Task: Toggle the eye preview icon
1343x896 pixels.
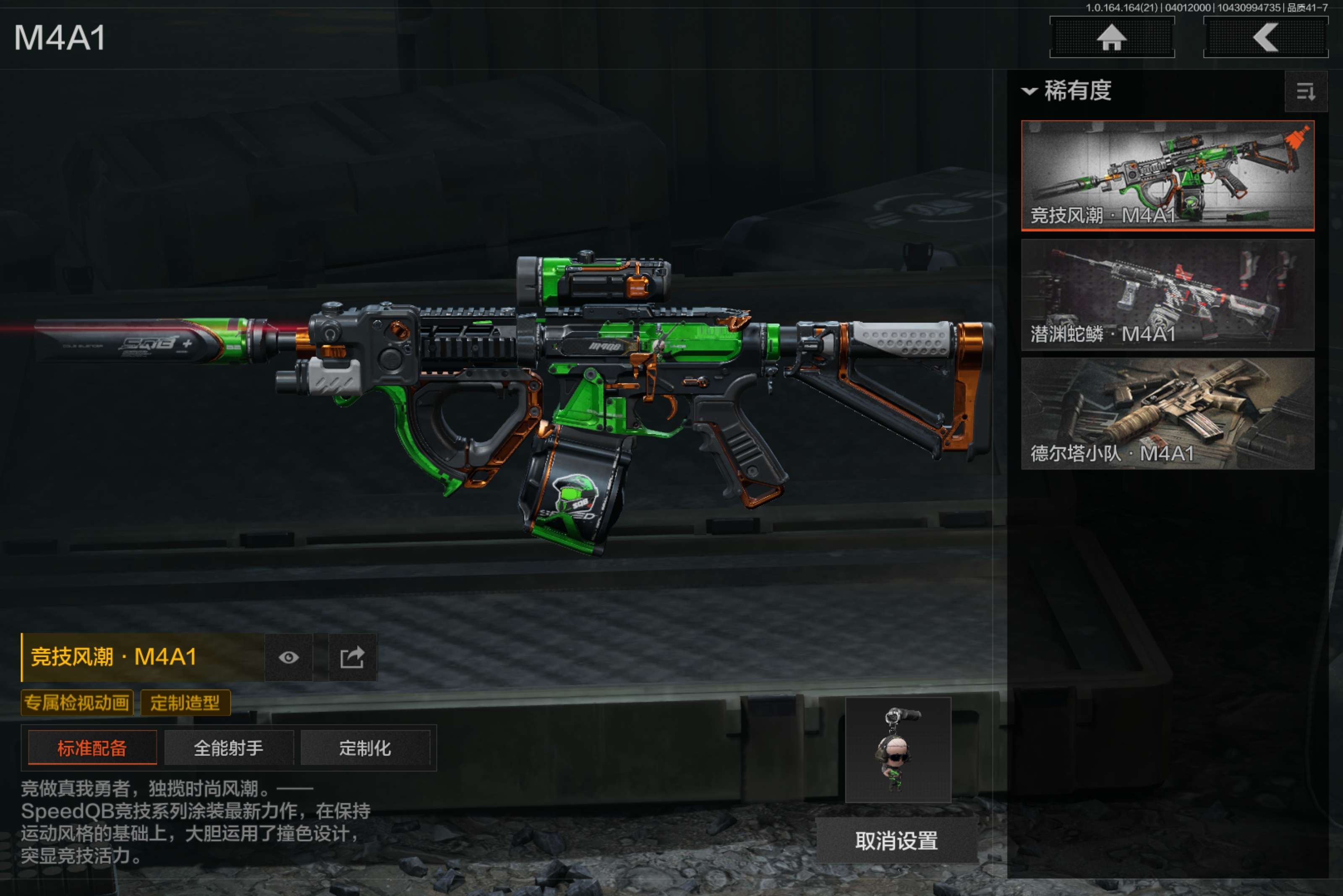Action: (x=289, y=657)
